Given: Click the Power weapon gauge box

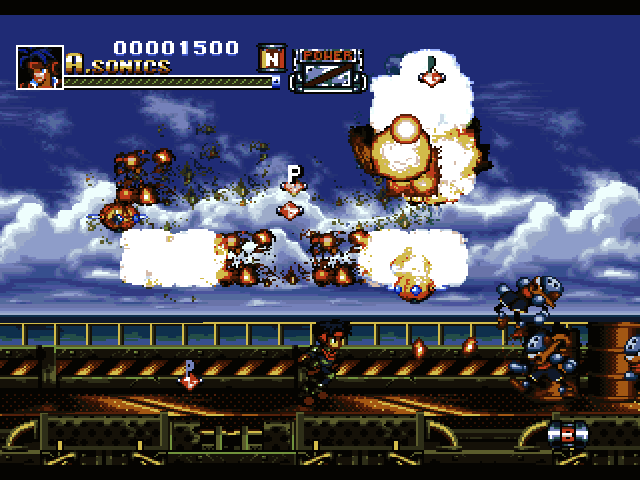Looking at the screenshot, I should point(327,70).
